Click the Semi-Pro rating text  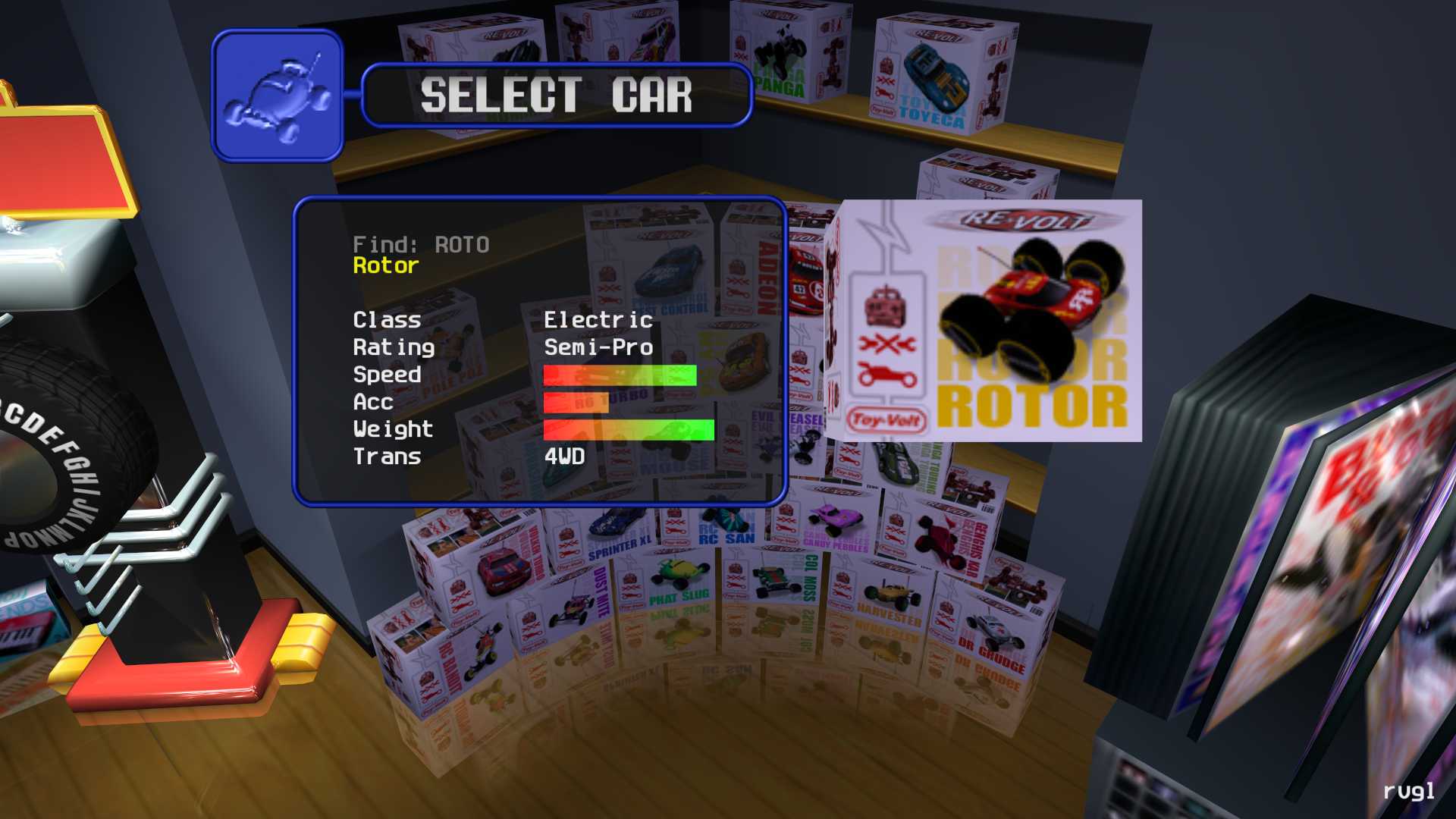598,347
